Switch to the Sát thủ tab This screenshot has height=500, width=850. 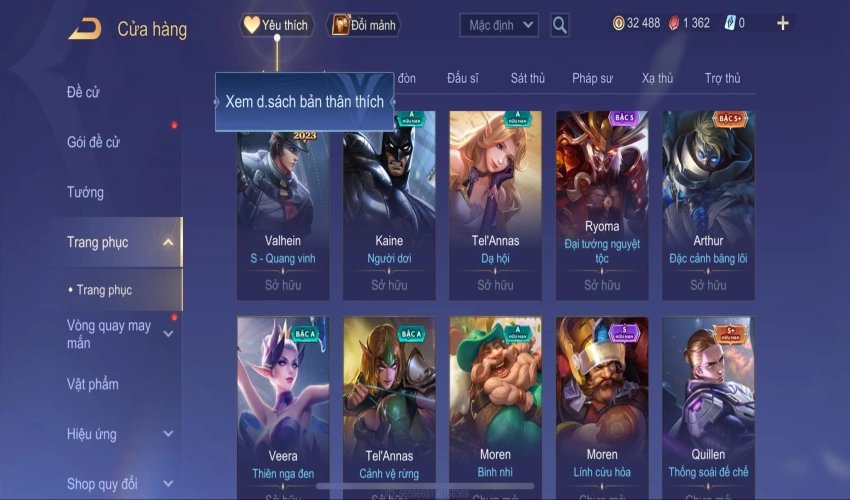click(x=527, y=78)
